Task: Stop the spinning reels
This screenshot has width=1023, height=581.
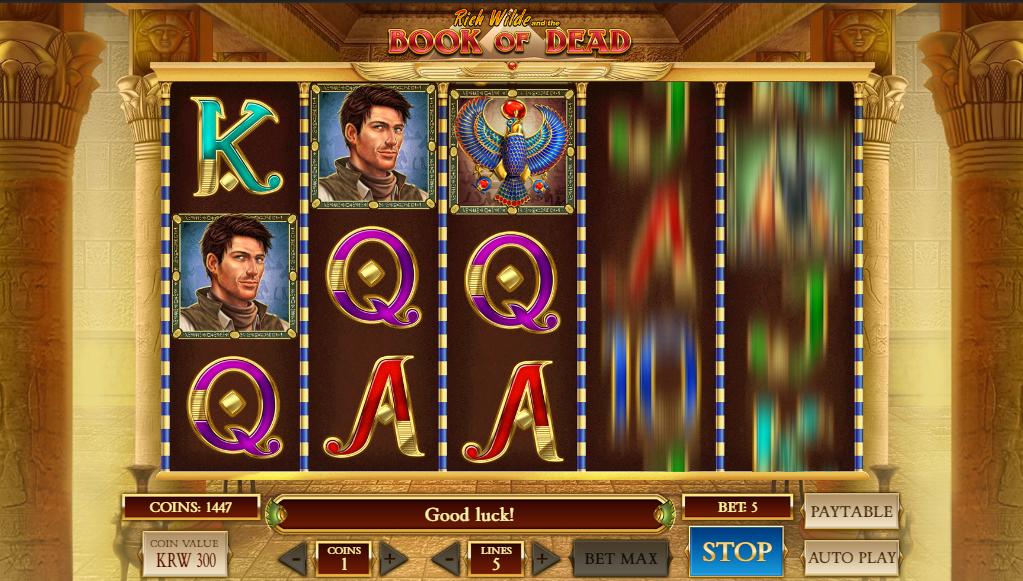Action: (736, 552)
